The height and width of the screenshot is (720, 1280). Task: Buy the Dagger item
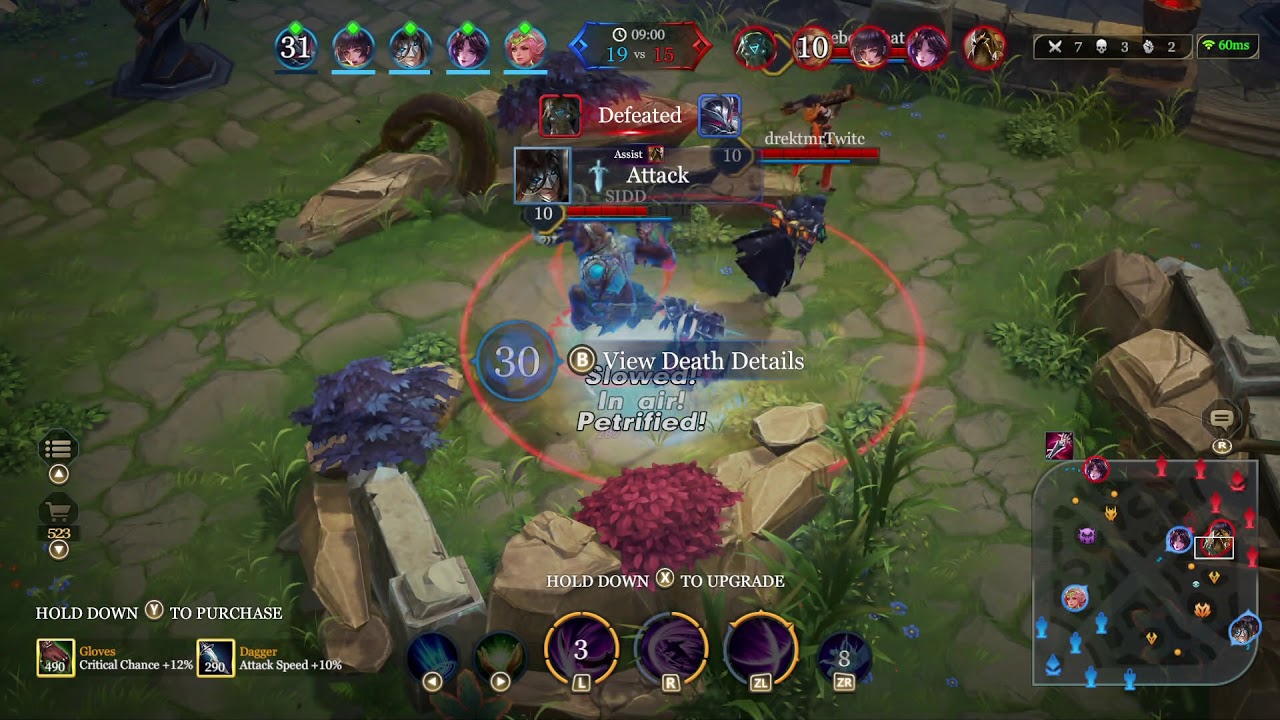coord(215,658)
